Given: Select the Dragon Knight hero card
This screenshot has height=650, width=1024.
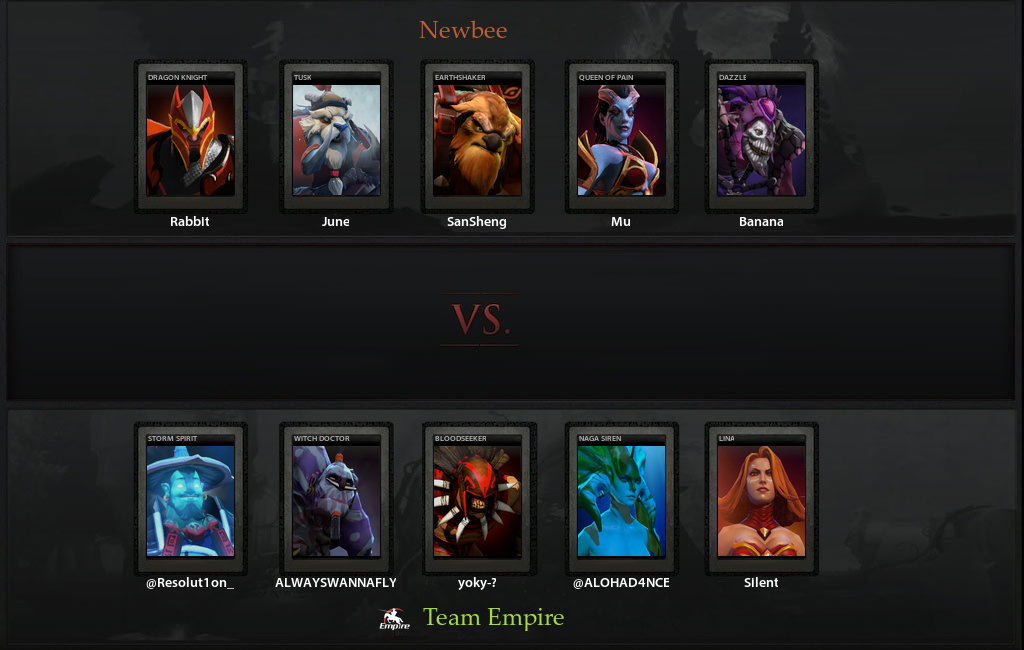Looking at the screenshot, I should (x=190, y=137).
